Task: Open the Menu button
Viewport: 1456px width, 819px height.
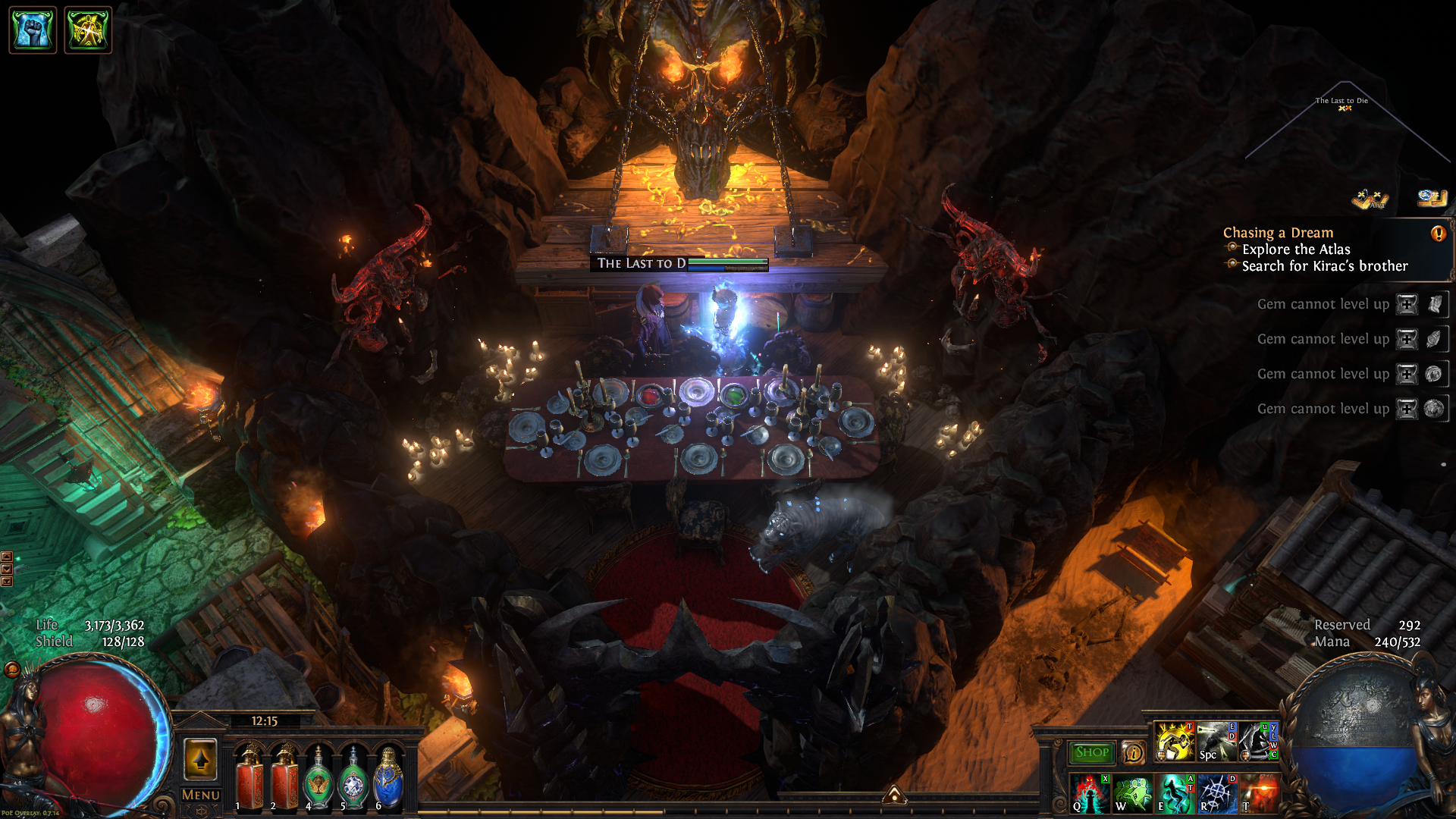Action: tap(201, 795)
